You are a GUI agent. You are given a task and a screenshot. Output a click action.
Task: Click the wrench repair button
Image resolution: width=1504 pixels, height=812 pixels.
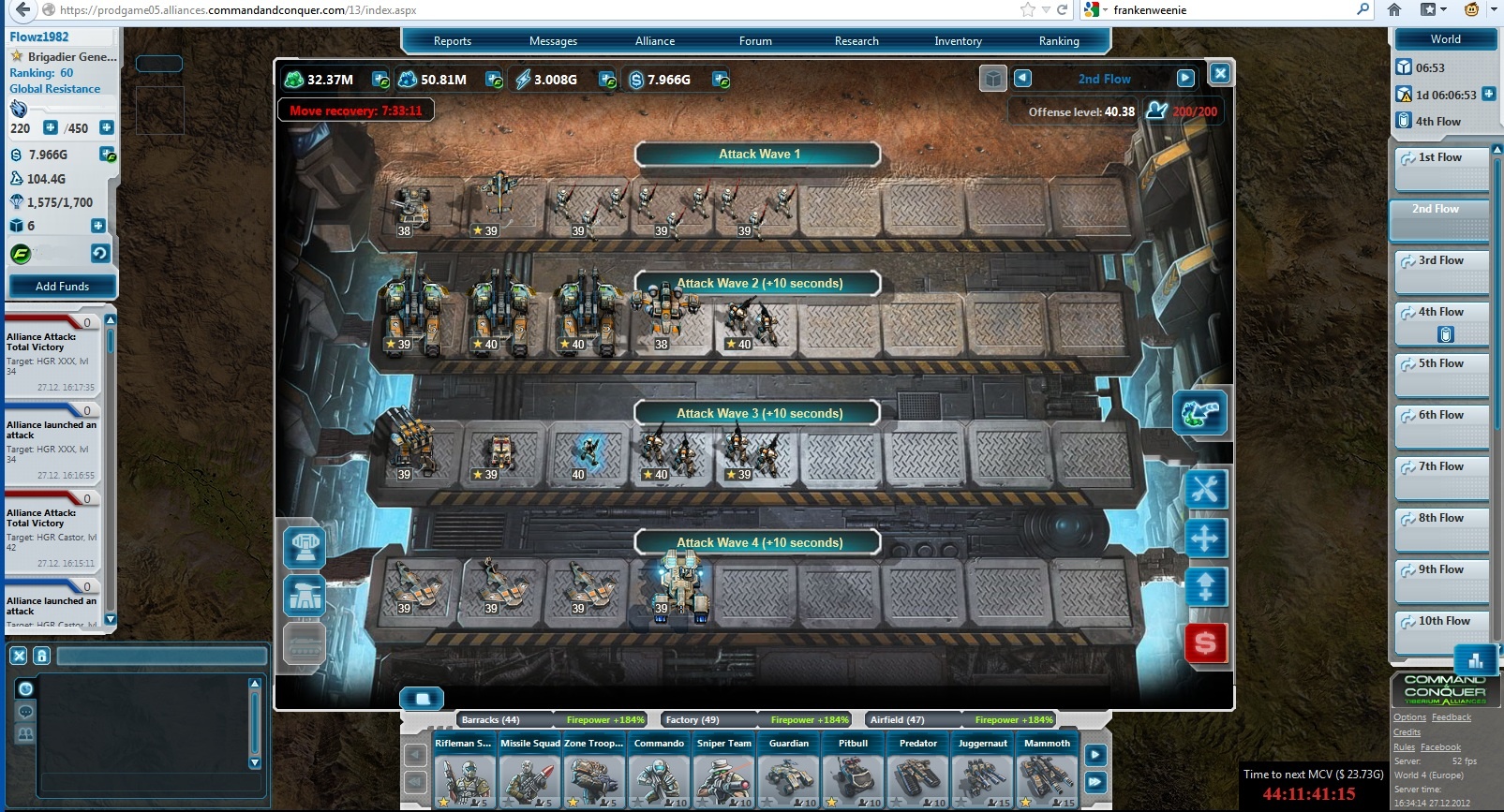(1205, 489)
